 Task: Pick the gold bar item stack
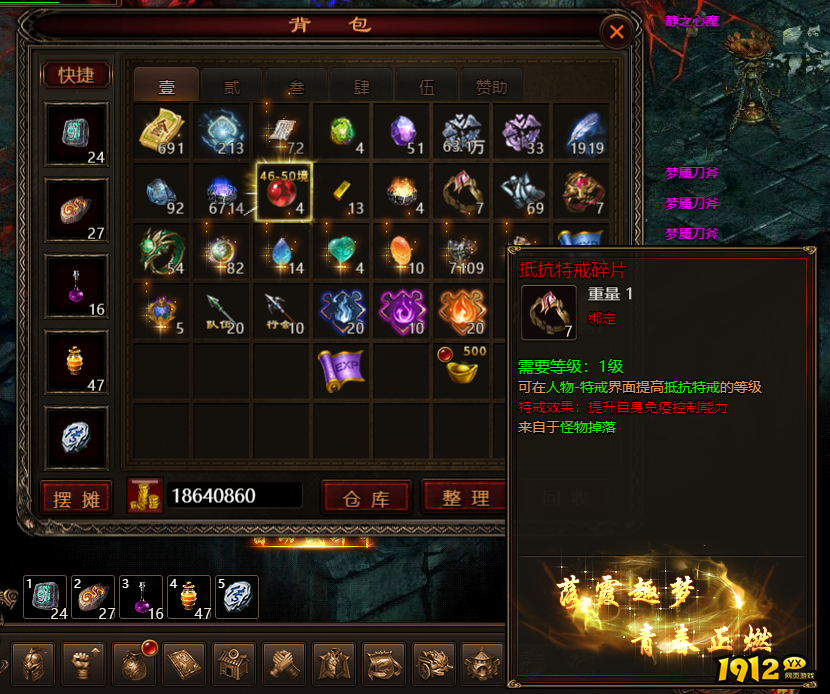[343, 190]
